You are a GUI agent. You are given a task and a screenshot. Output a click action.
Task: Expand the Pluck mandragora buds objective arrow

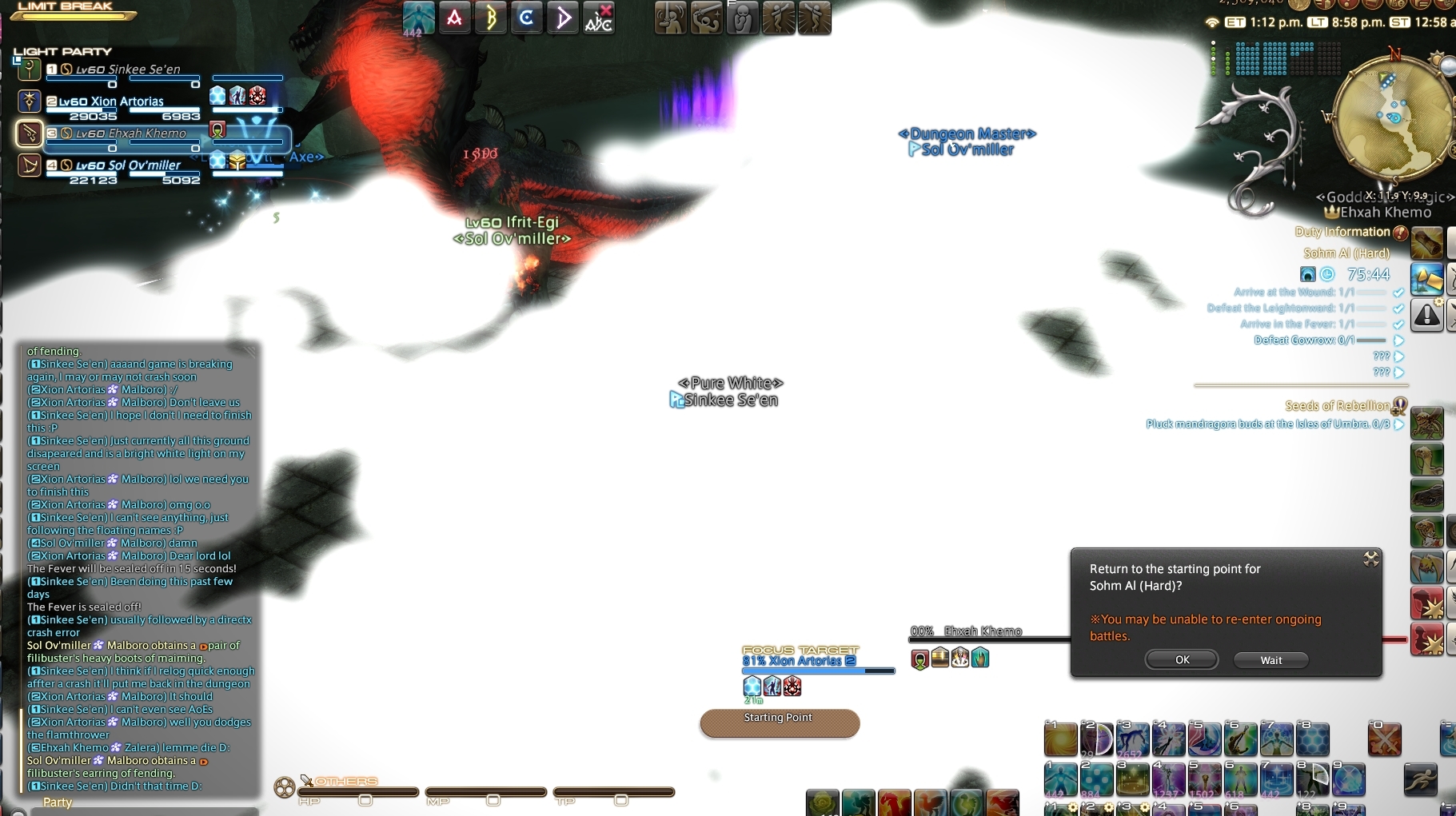(1398, 424)
